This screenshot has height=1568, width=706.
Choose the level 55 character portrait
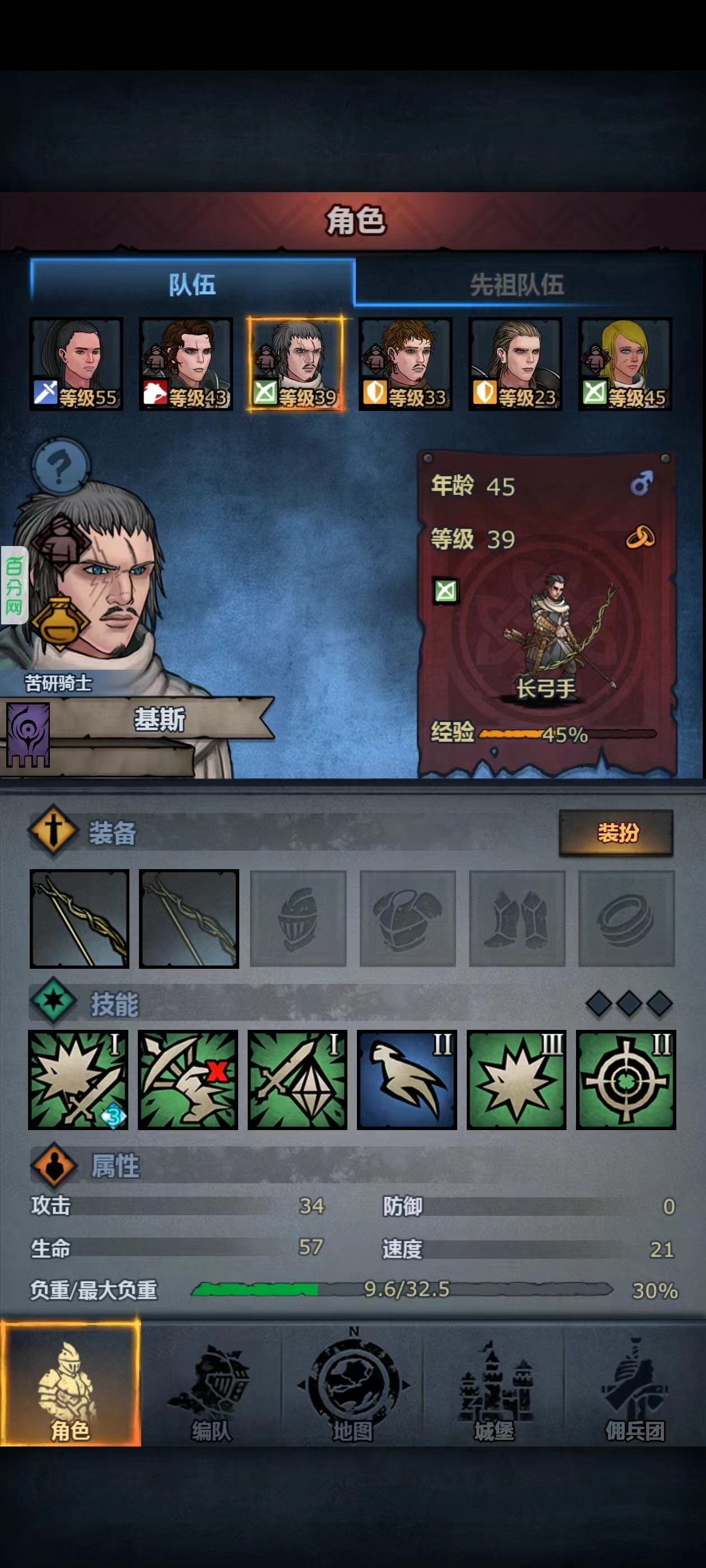click(76, 363)
